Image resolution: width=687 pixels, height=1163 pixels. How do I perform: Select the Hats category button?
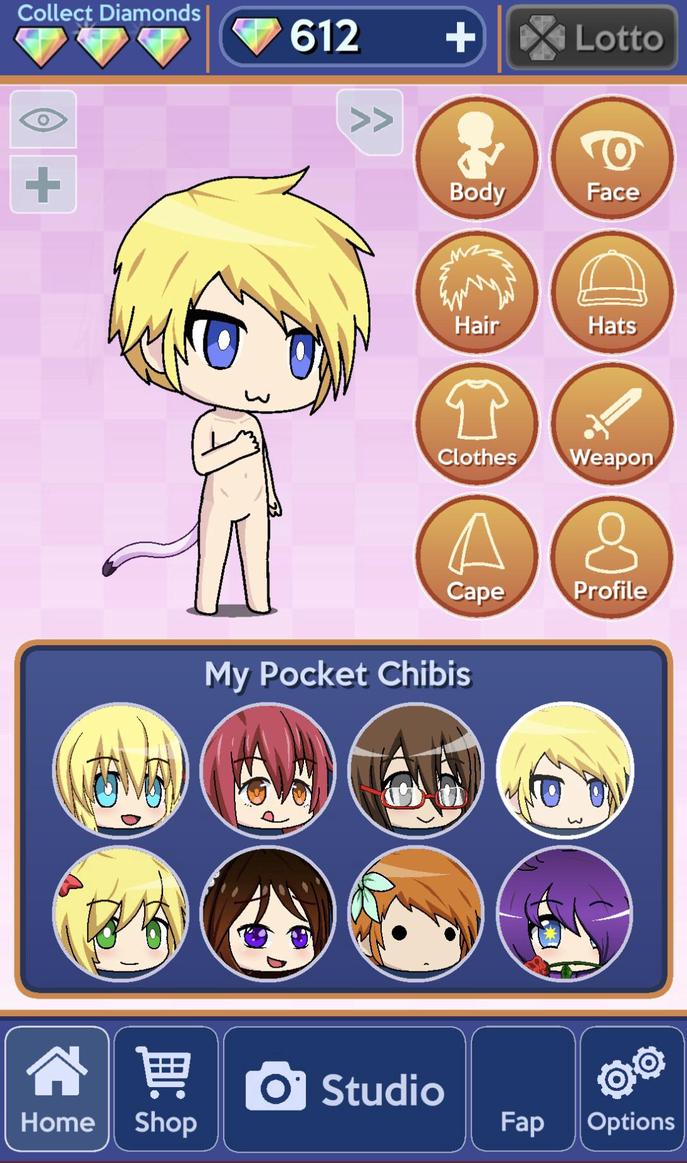click(x=612, y=292)
